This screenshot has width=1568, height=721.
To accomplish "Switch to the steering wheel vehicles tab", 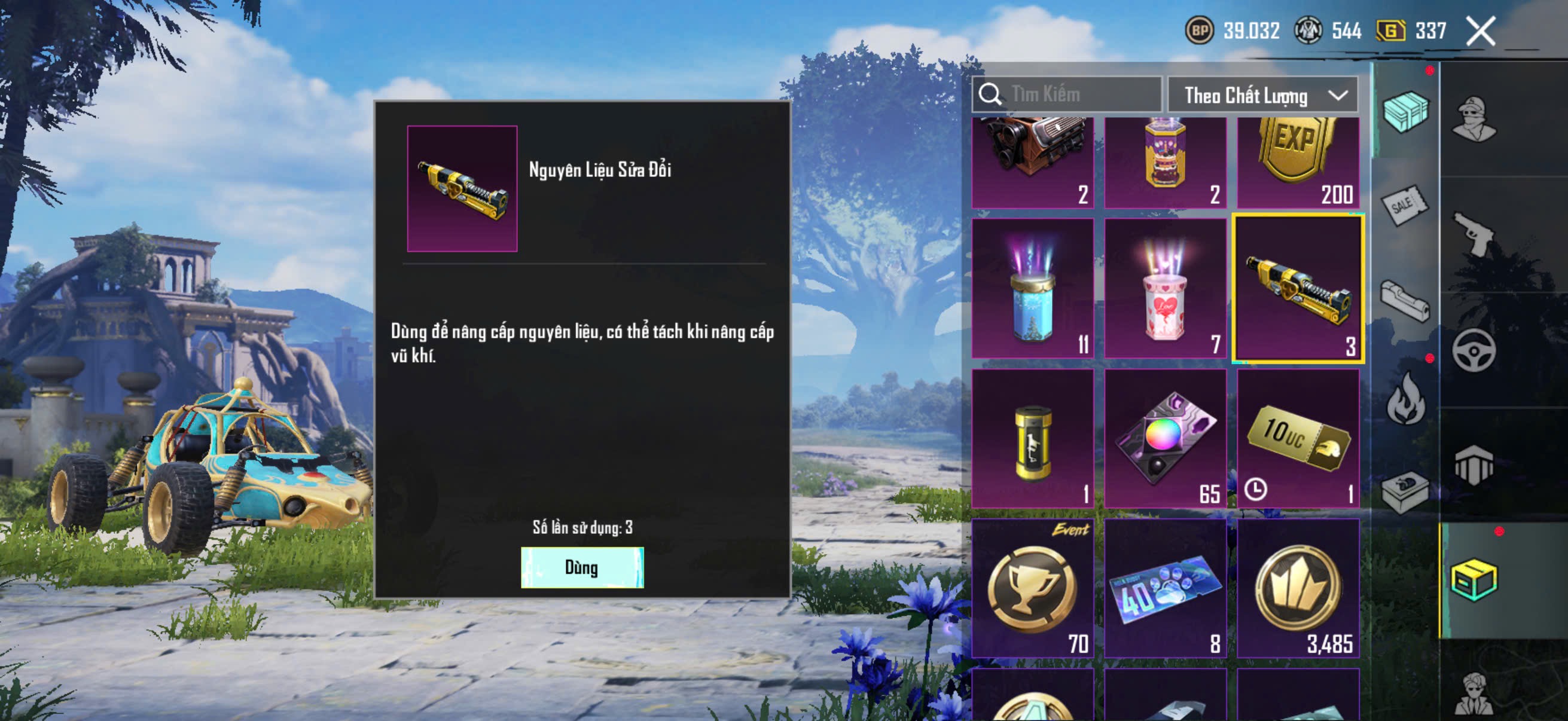I will click(1473, 351).
